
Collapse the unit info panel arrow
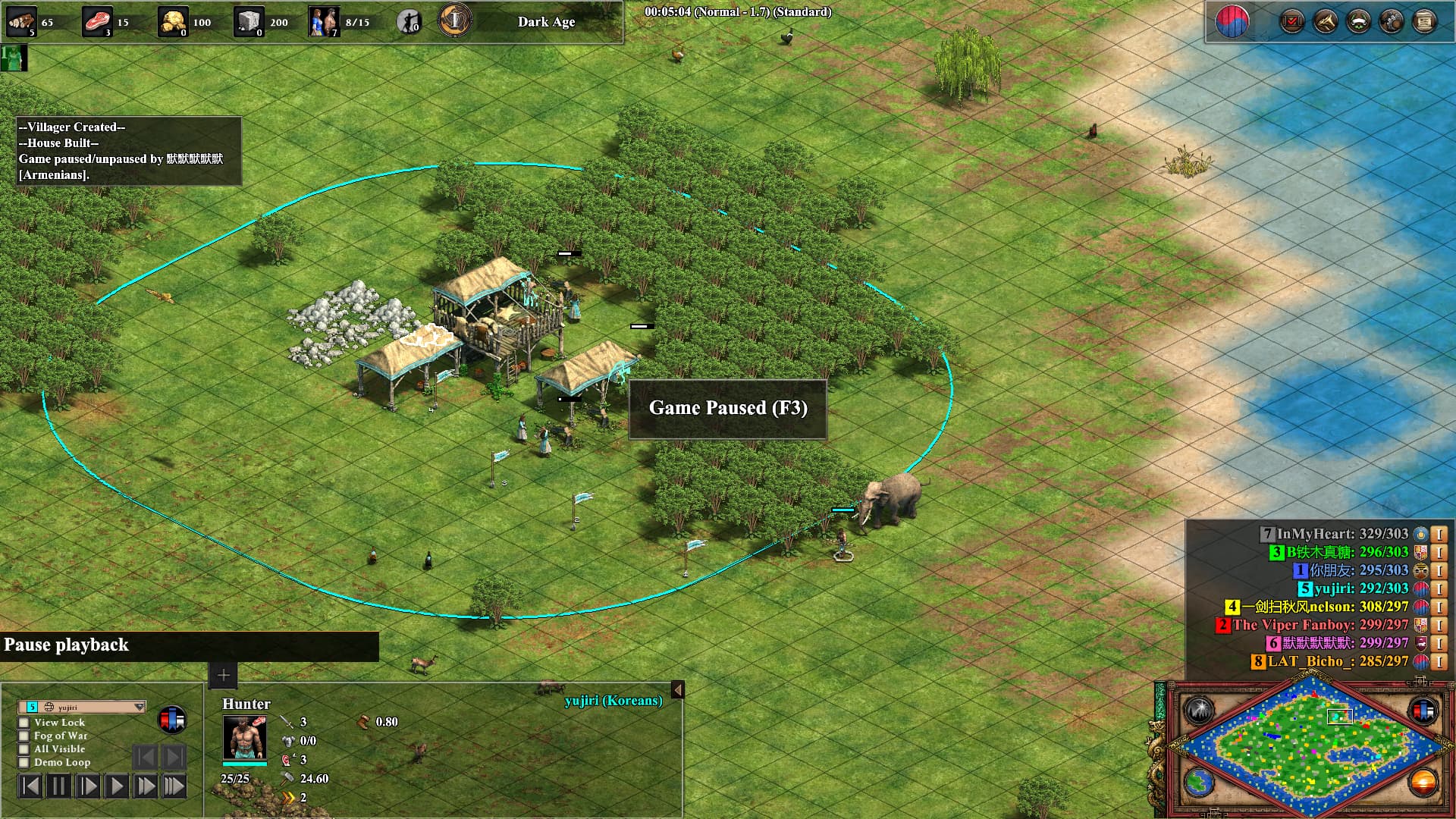(677, 689)
